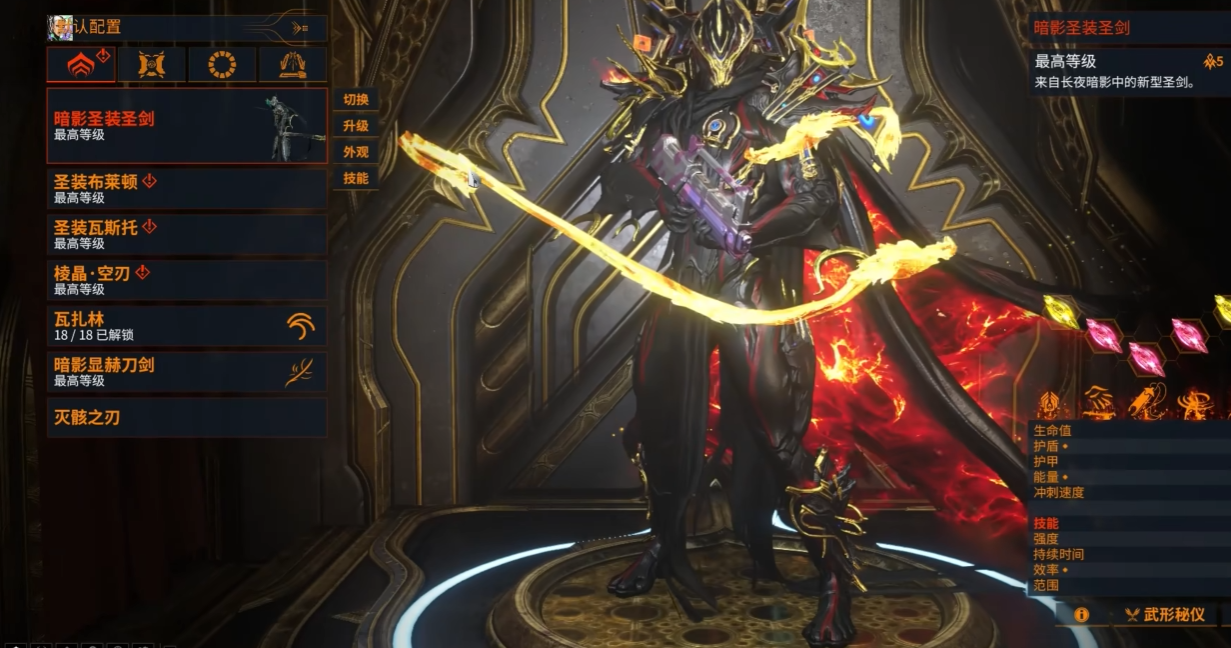Select the 暗影圣装圣剑 warframe slot
Viewport: 1231px width, 648px height.
tap(186, 126)
